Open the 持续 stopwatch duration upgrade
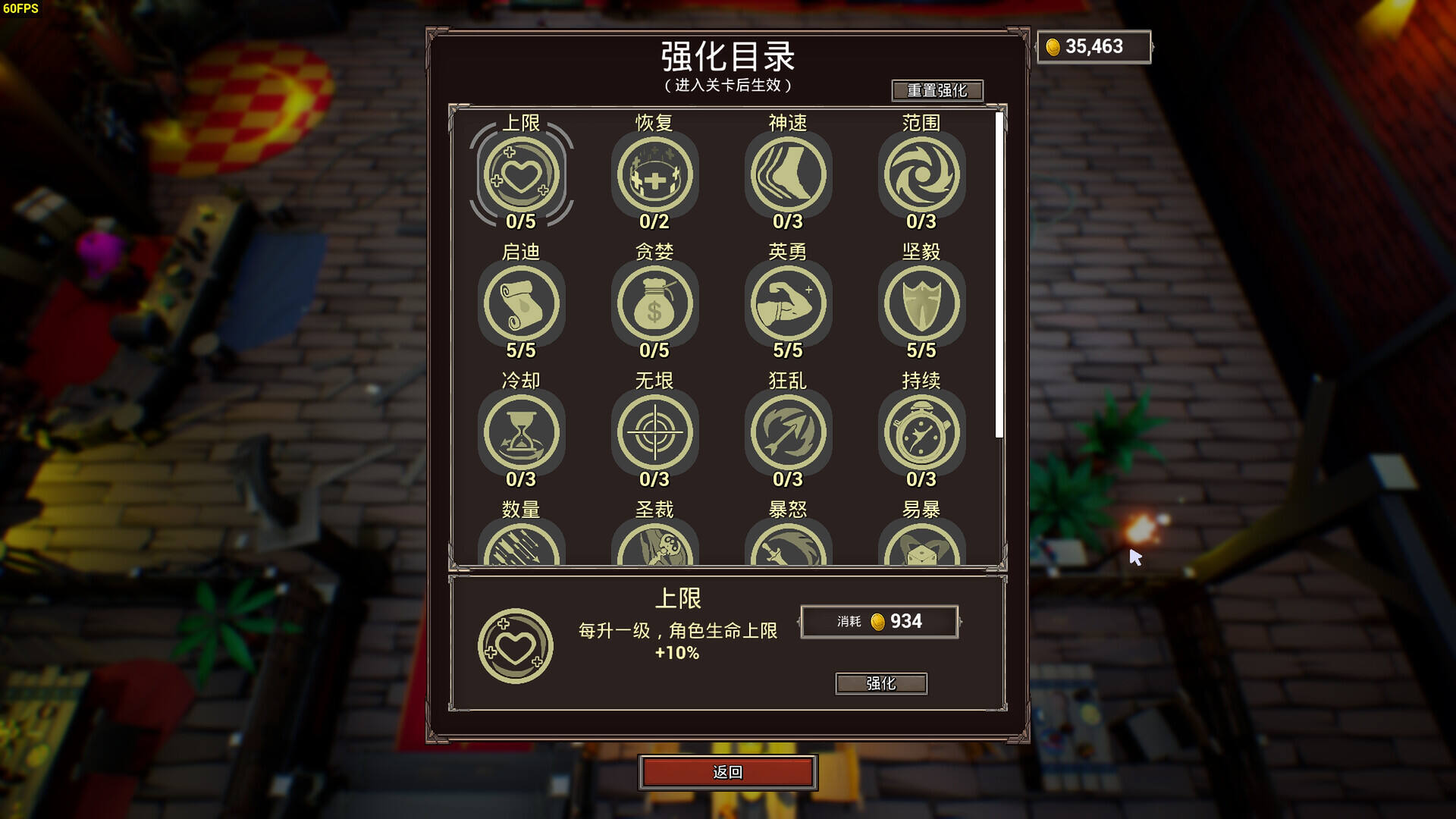The image size is (1456, 819). 921,431
